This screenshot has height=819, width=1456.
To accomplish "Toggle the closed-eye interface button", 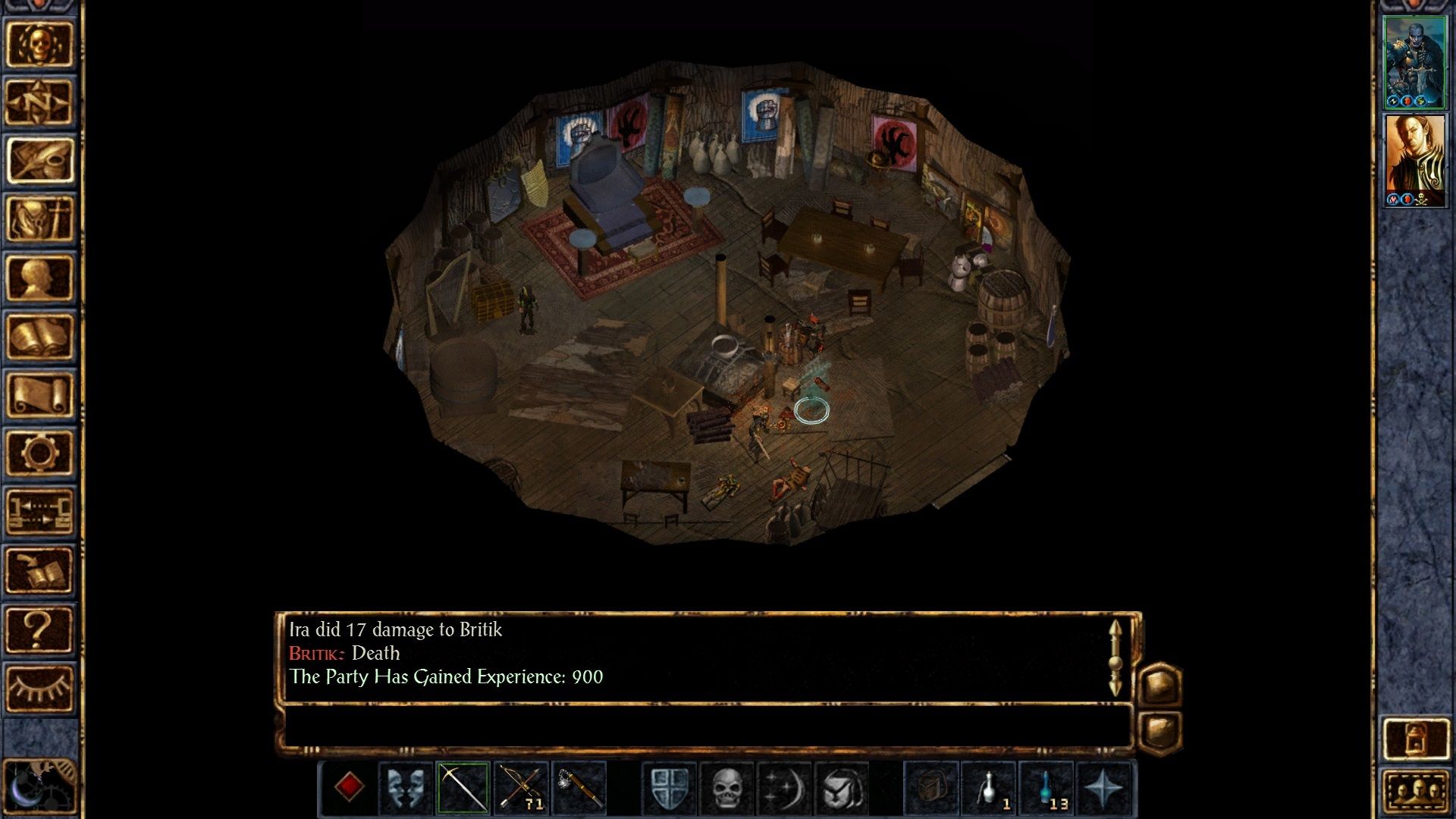I will click(x=39, y=688).
